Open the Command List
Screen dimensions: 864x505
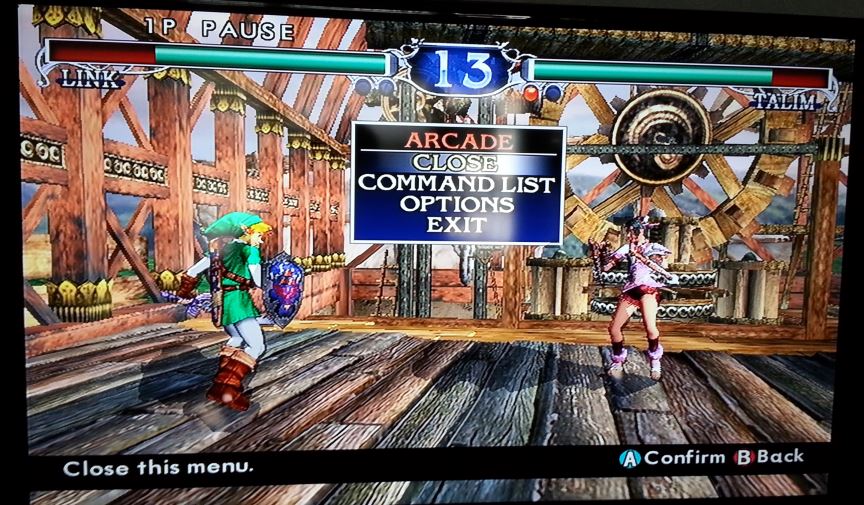456,183
